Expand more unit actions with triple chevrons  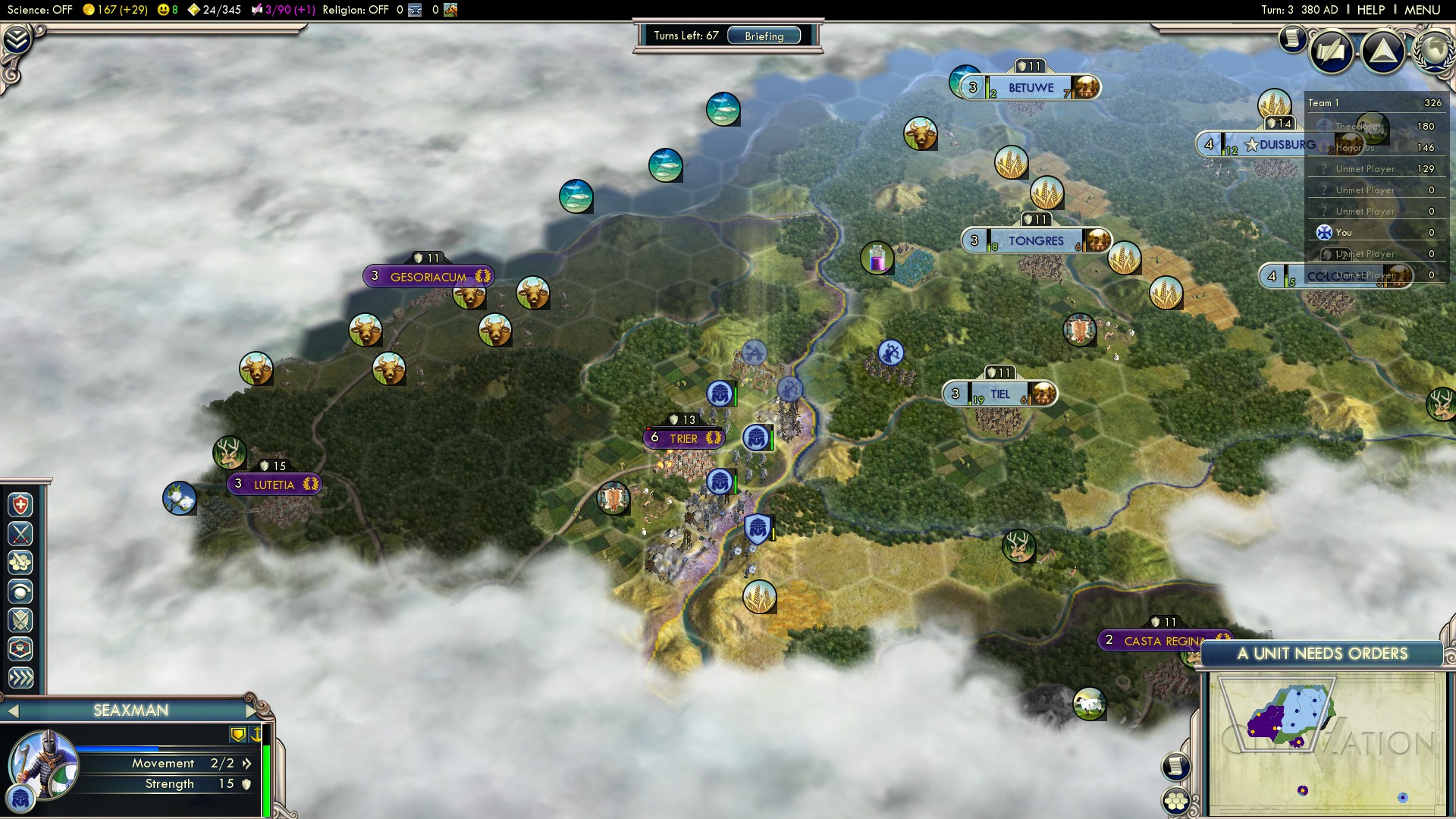click(x=20, y=678)
